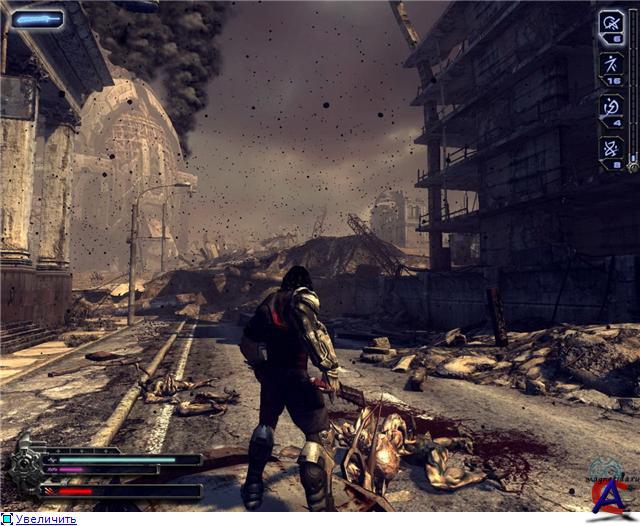
Task: Click the Увеличить enlarge link
Action: 45,519
